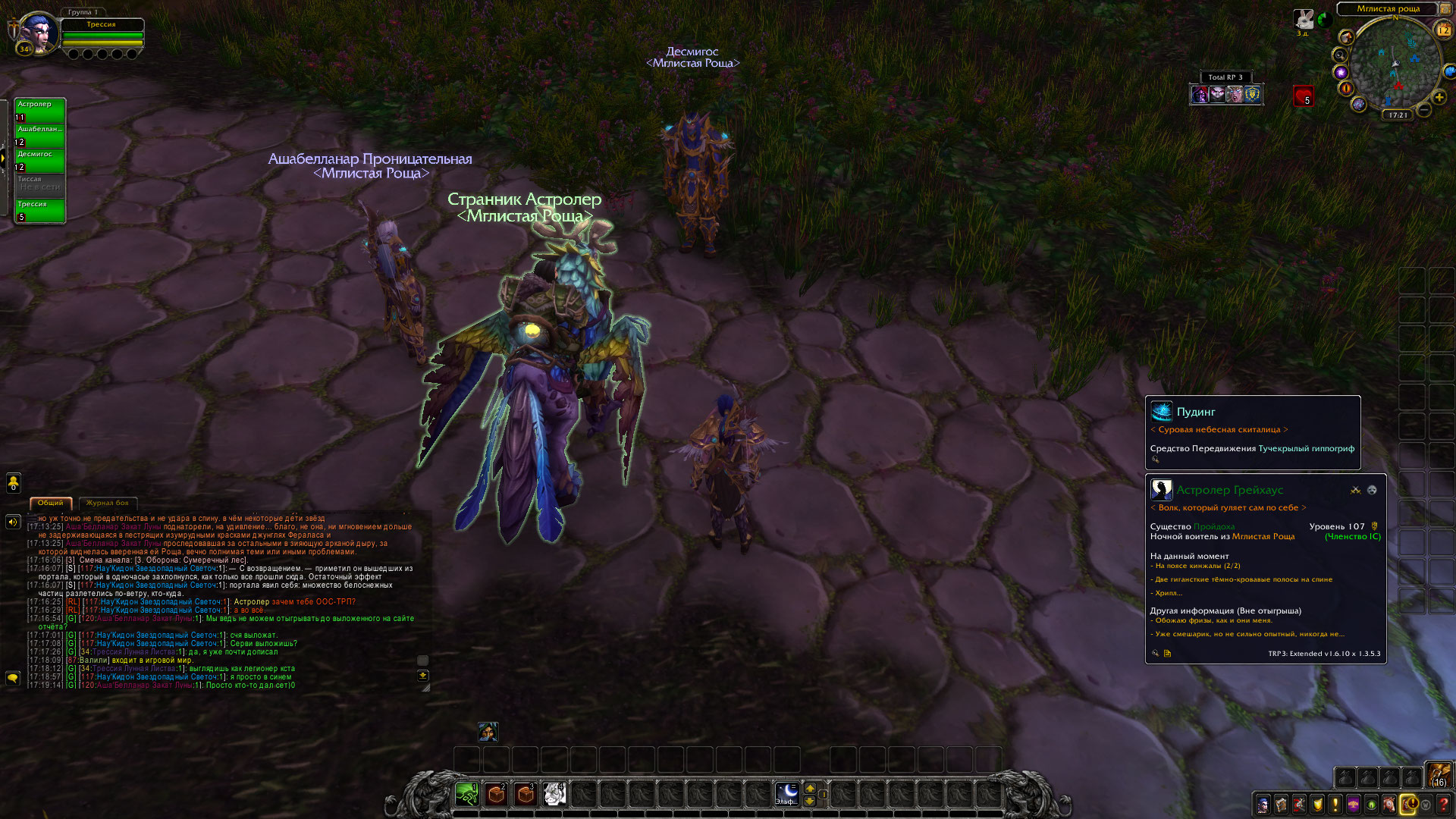Use the white tiger ability in slot 4
1456x819 pixels.
pos(554,794)
